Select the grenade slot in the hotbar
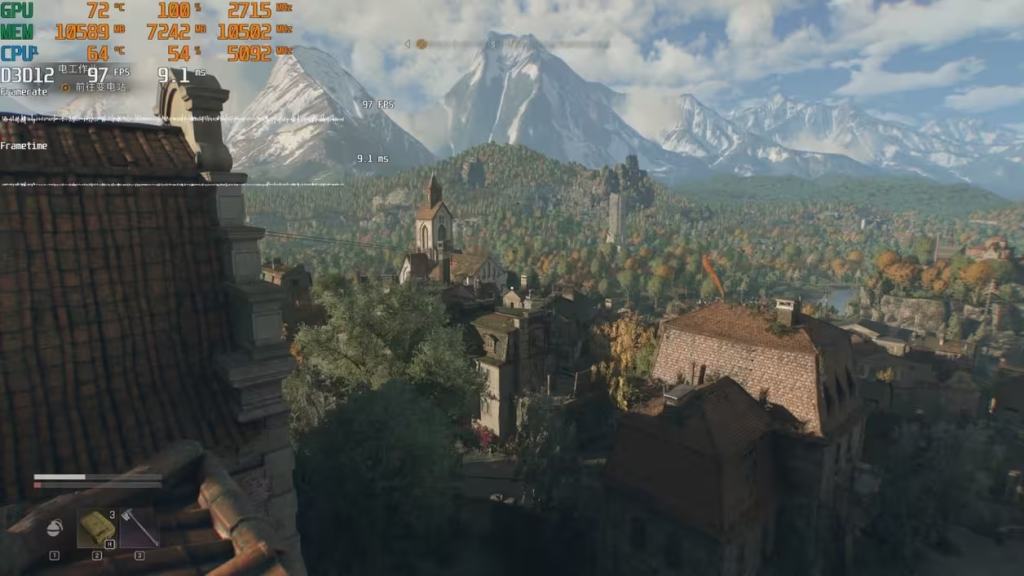1024x576 pixels. (x=55, y=529)
